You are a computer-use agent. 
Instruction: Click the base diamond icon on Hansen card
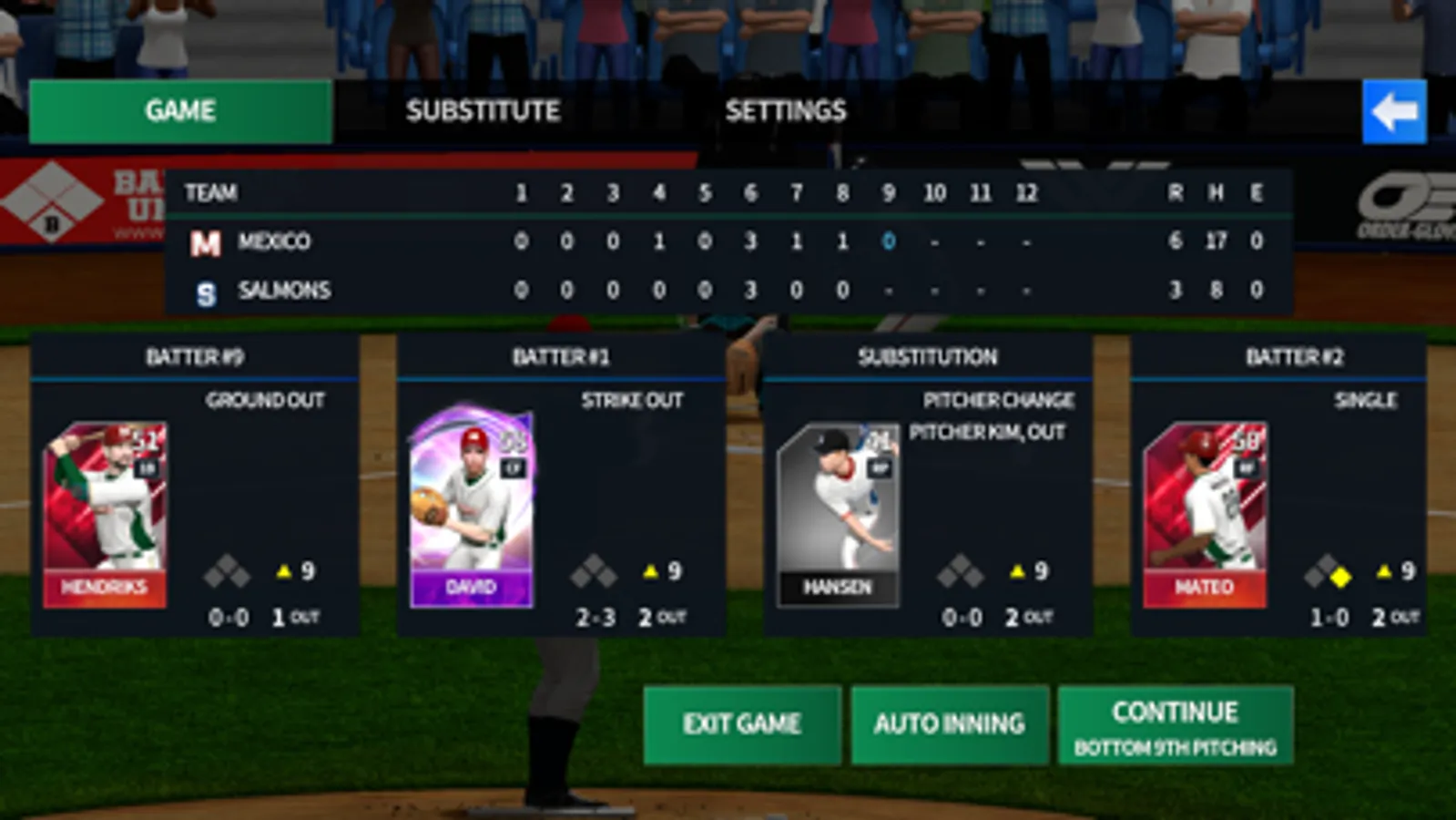961,572
